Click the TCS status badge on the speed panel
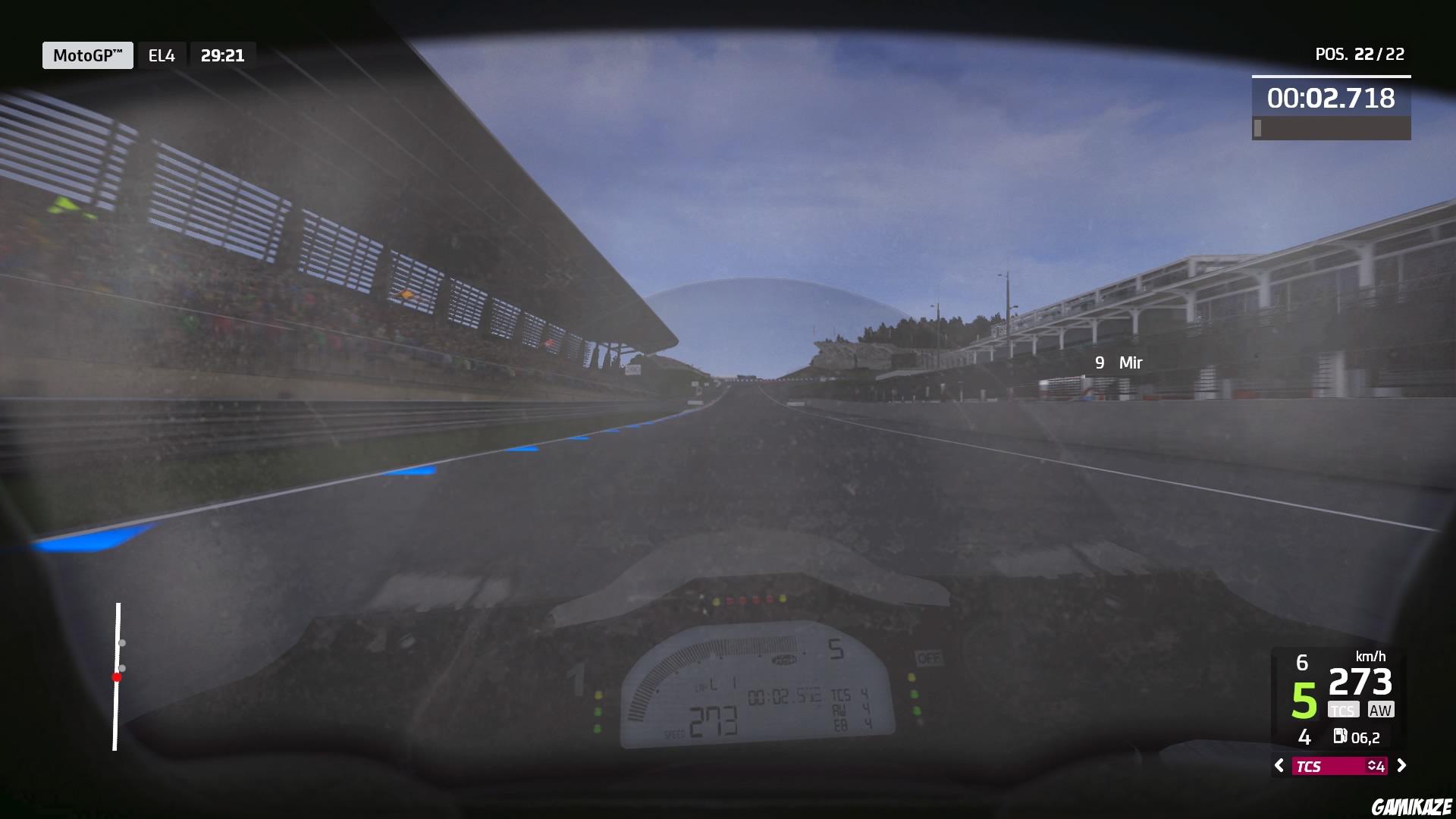Image resolution: width=1456 pixels, height=819 pixels. tap(1343, 708)
